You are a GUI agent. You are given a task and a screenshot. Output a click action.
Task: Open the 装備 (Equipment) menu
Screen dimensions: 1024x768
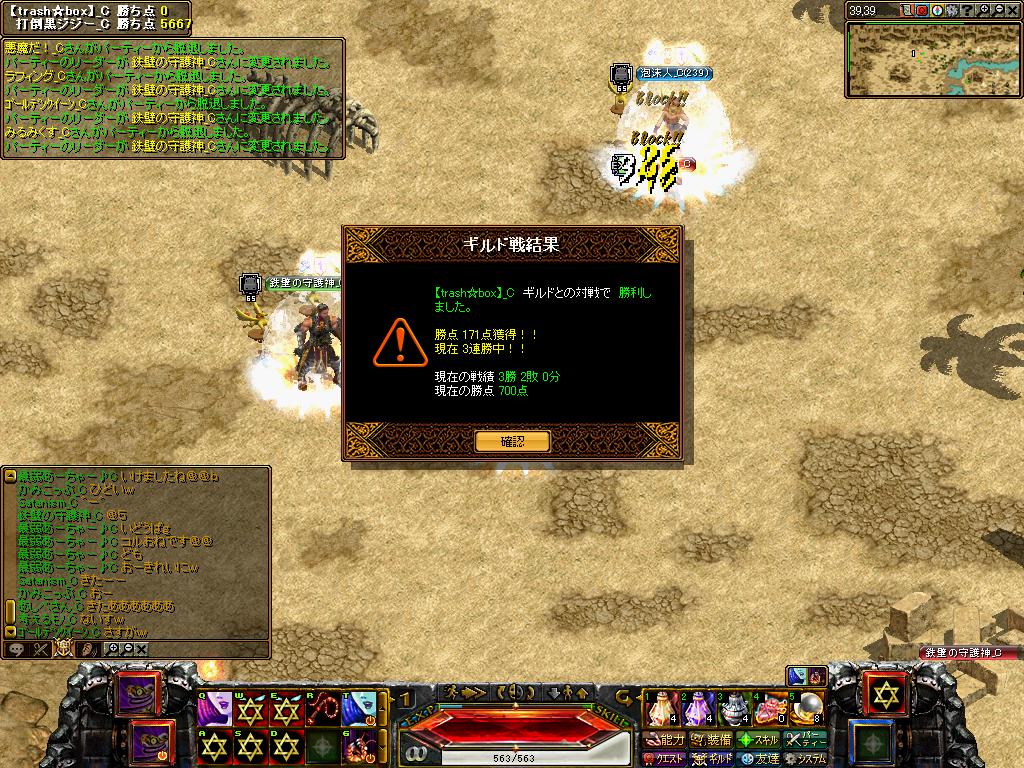coord(710,740)
